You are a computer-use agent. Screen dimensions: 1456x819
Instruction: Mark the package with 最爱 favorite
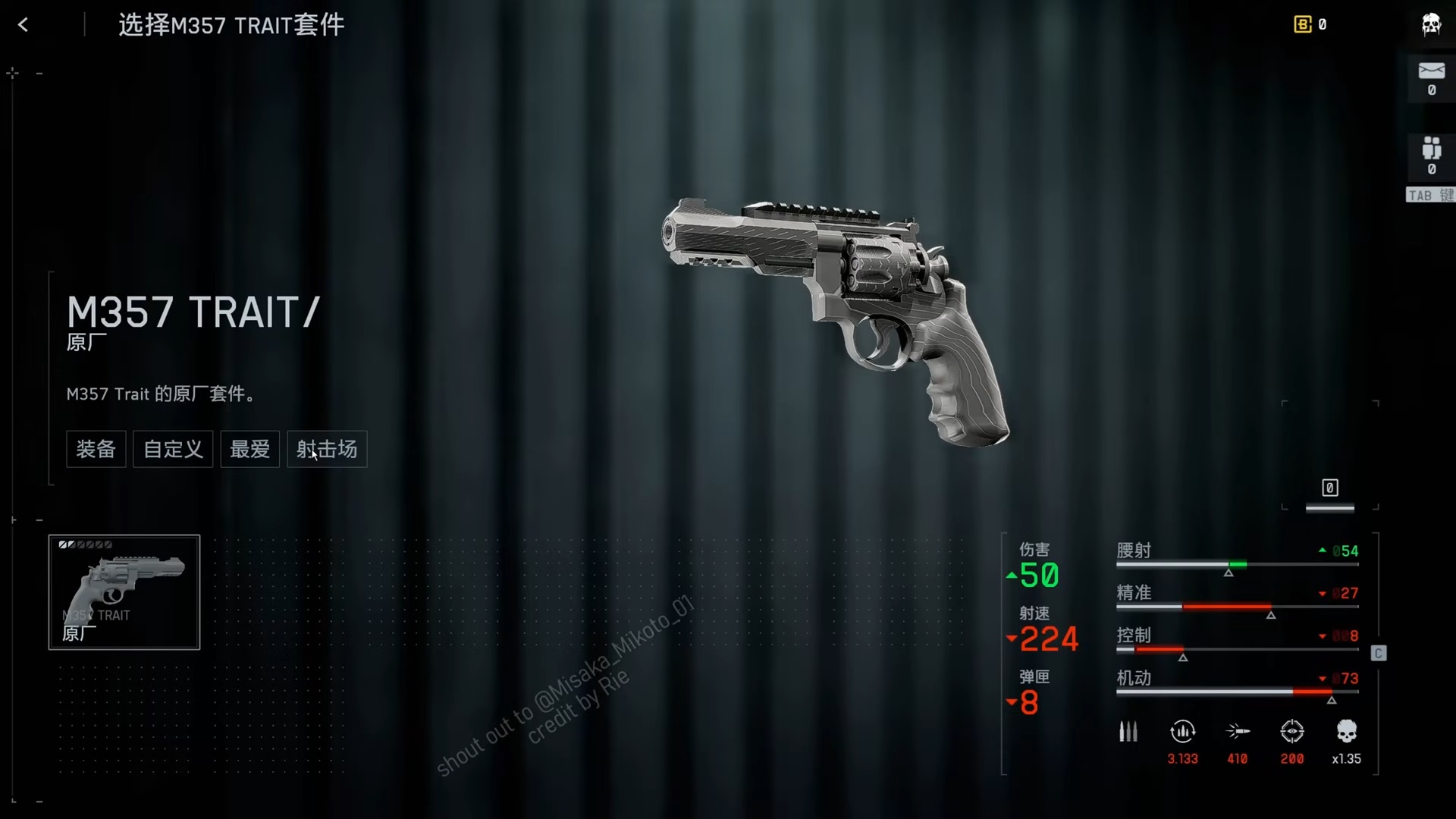click(250, 449)
